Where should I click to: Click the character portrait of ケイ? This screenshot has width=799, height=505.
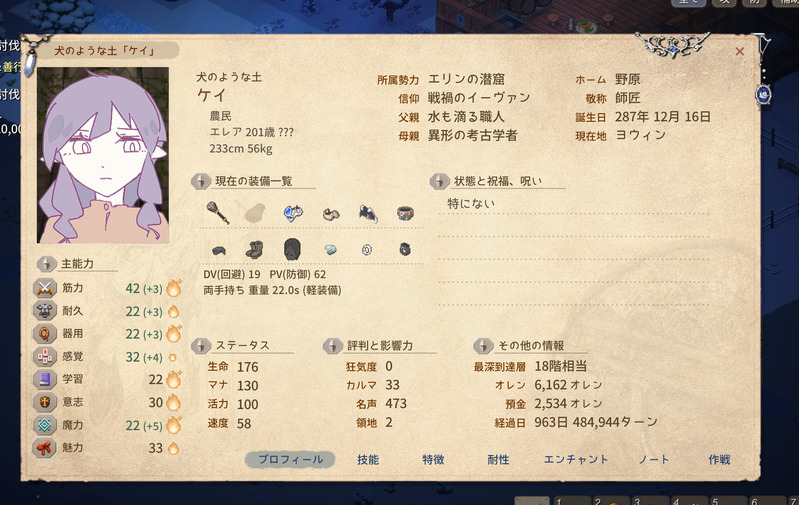click(103, 155)
